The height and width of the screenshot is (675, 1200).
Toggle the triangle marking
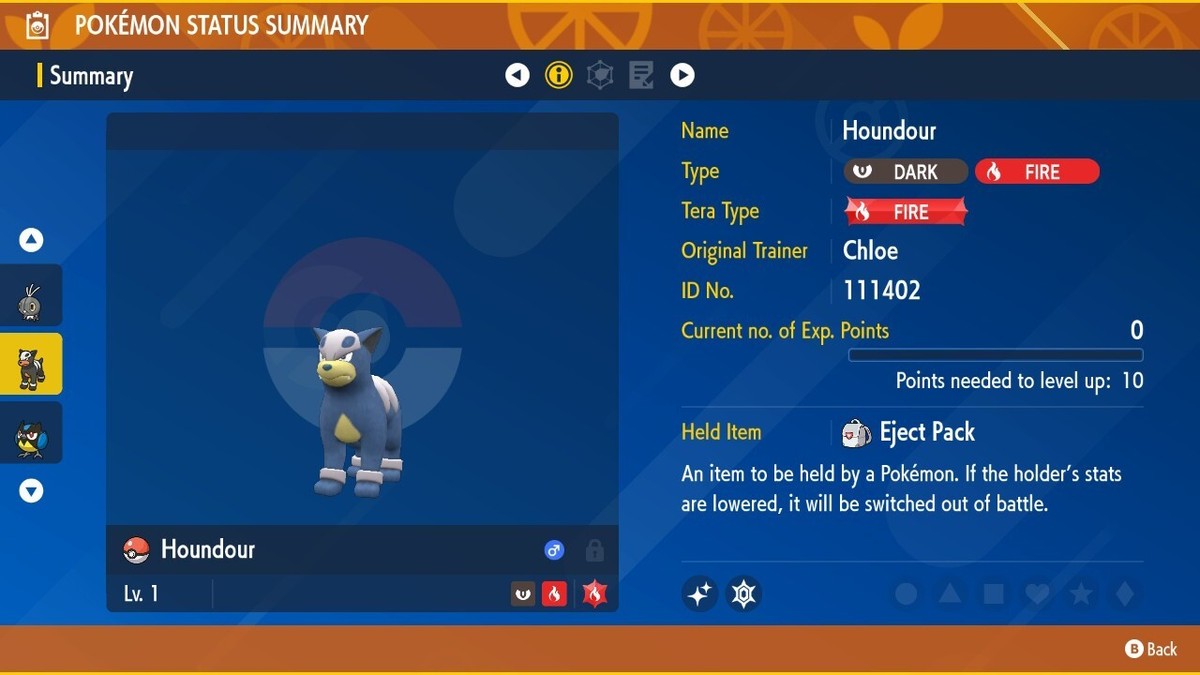click(x=950, y=594)
